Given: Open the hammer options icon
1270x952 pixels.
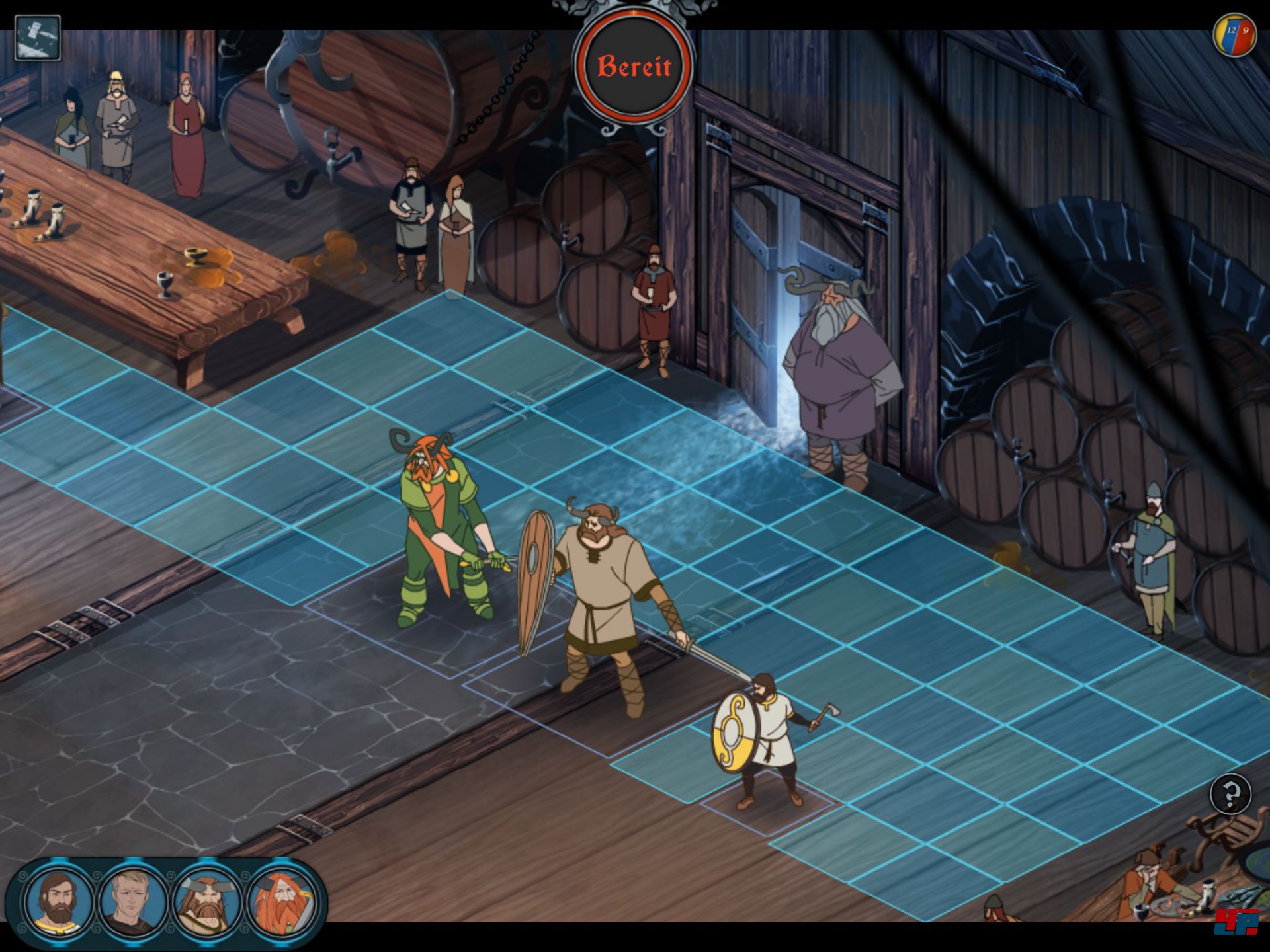Looking at the screenshot, I should 38,38.
